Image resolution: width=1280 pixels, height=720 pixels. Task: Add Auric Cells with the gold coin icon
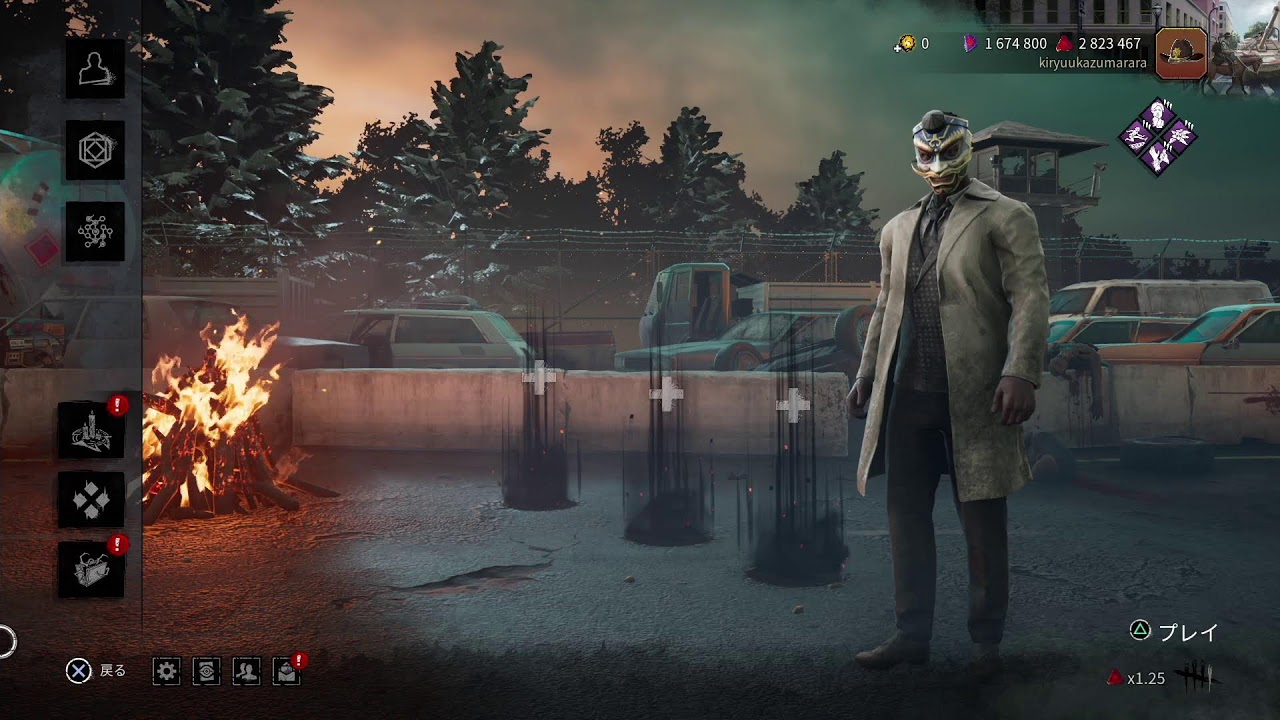(906, 43)
